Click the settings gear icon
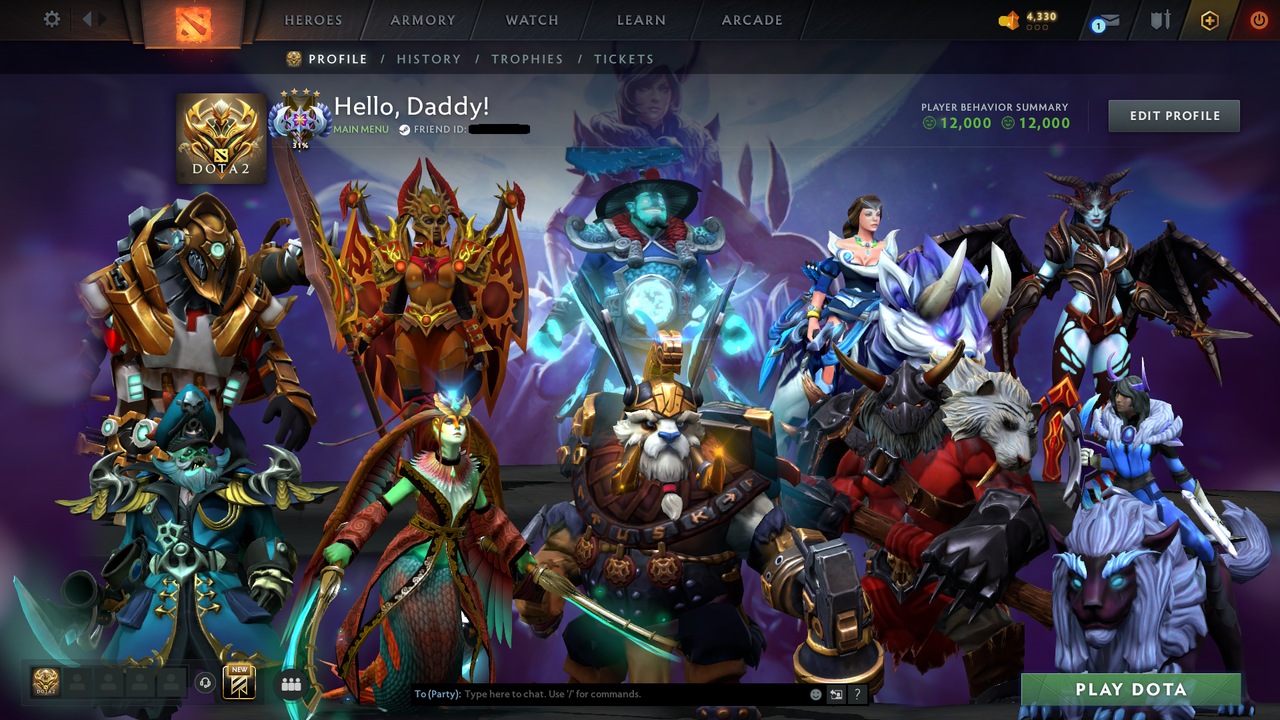 pyautogui.click(x=51, y=19)
